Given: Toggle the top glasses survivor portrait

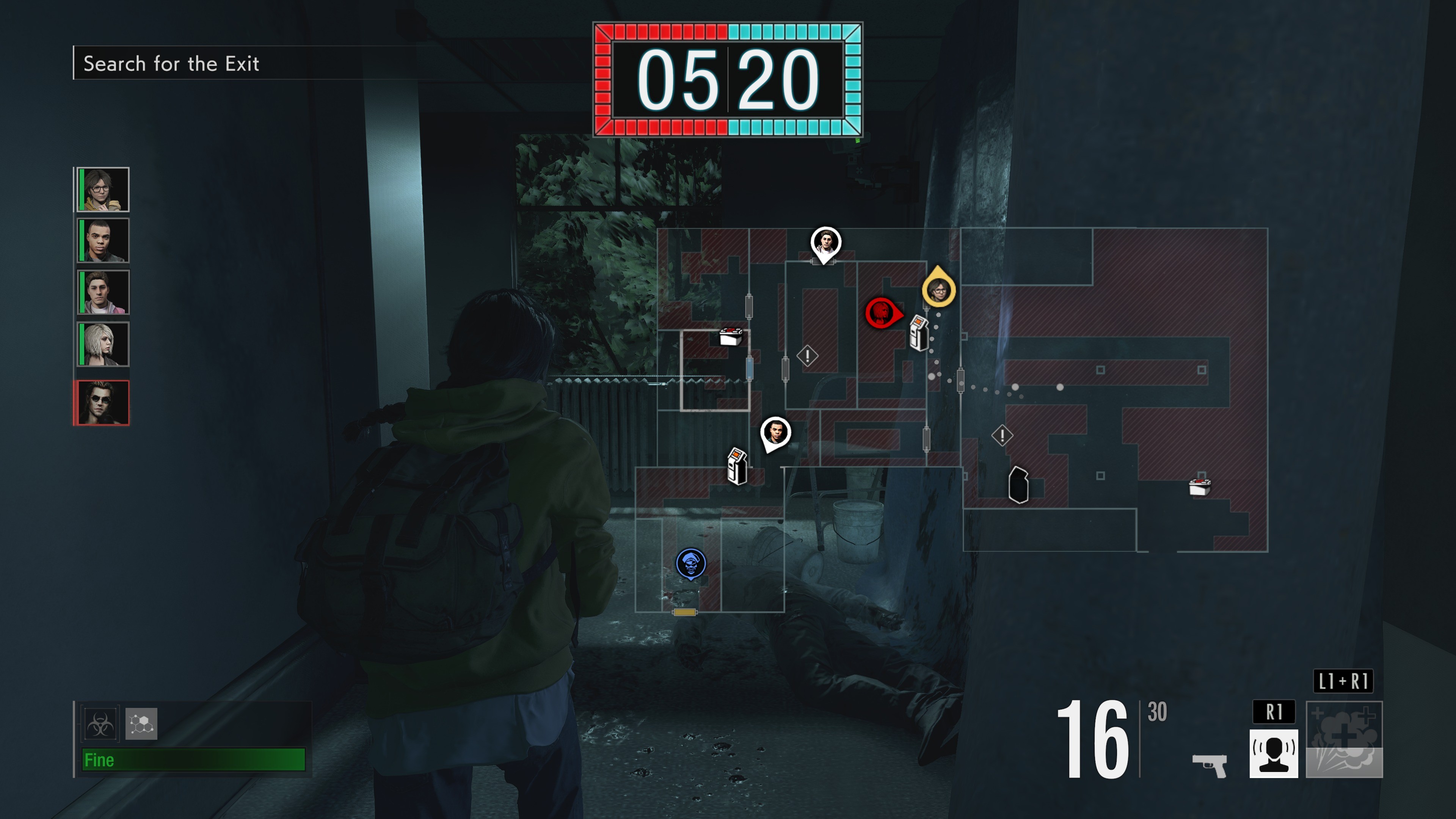Looking at the screenshot, I should click(x=102, y=189).
